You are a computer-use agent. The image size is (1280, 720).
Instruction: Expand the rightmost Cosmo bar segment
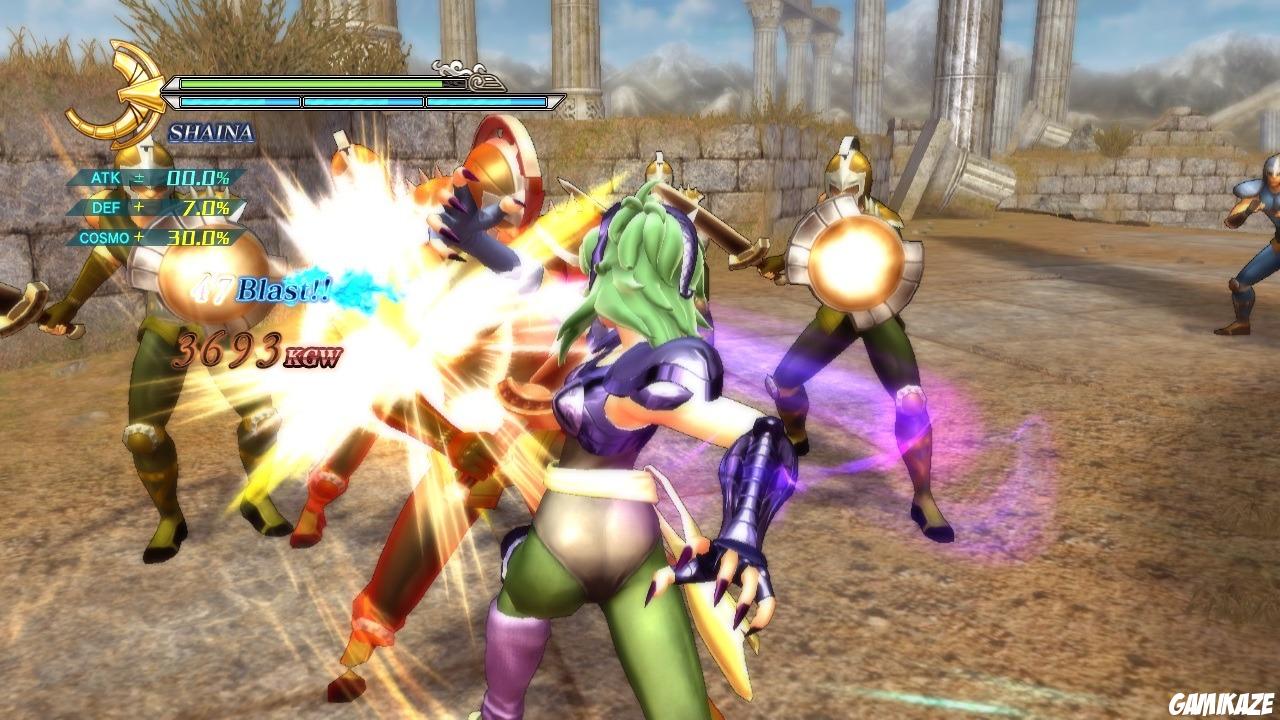(486, 101)
